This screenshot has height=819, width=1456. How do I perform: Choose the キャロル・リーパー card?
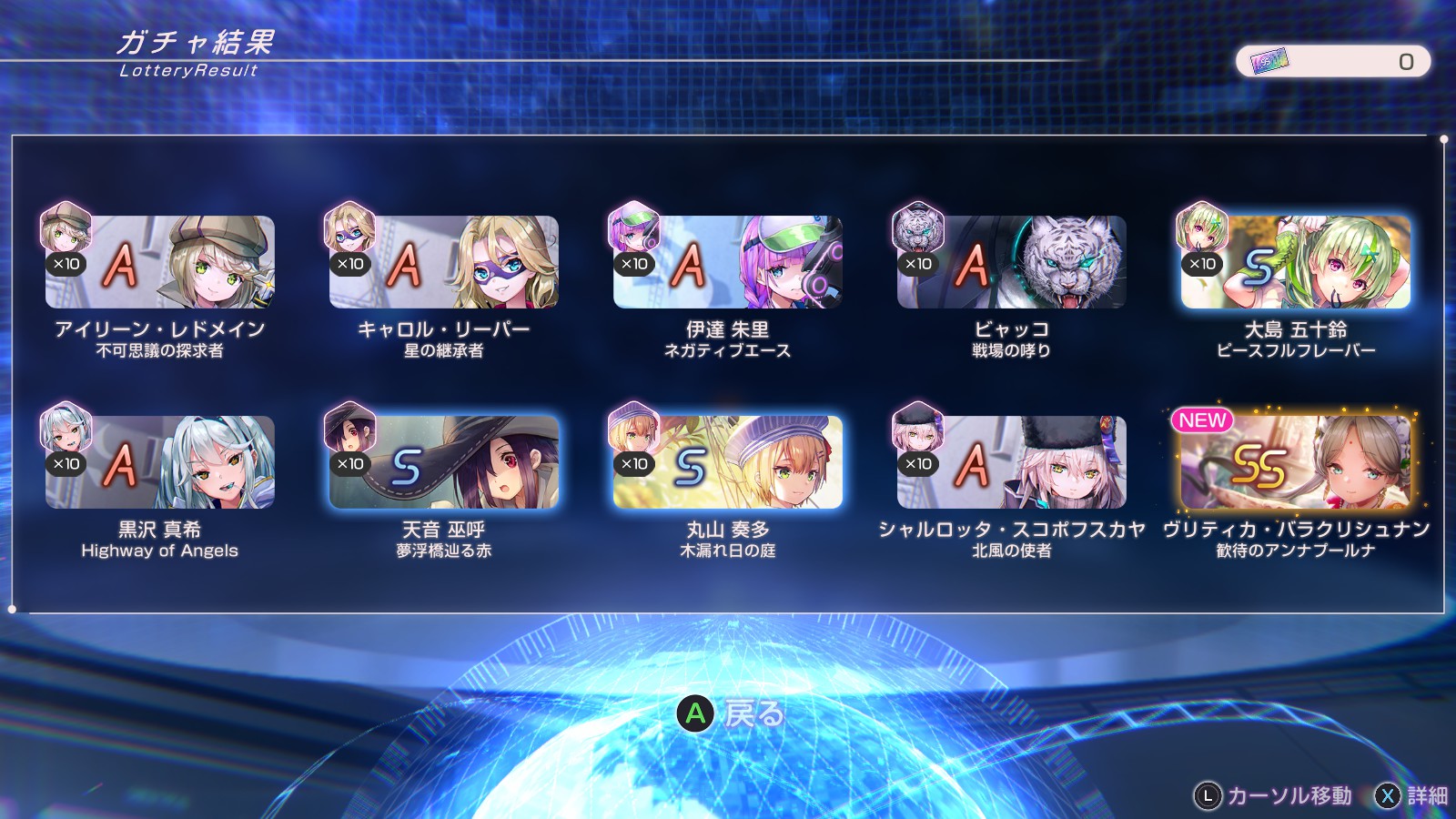pos(444,262)
